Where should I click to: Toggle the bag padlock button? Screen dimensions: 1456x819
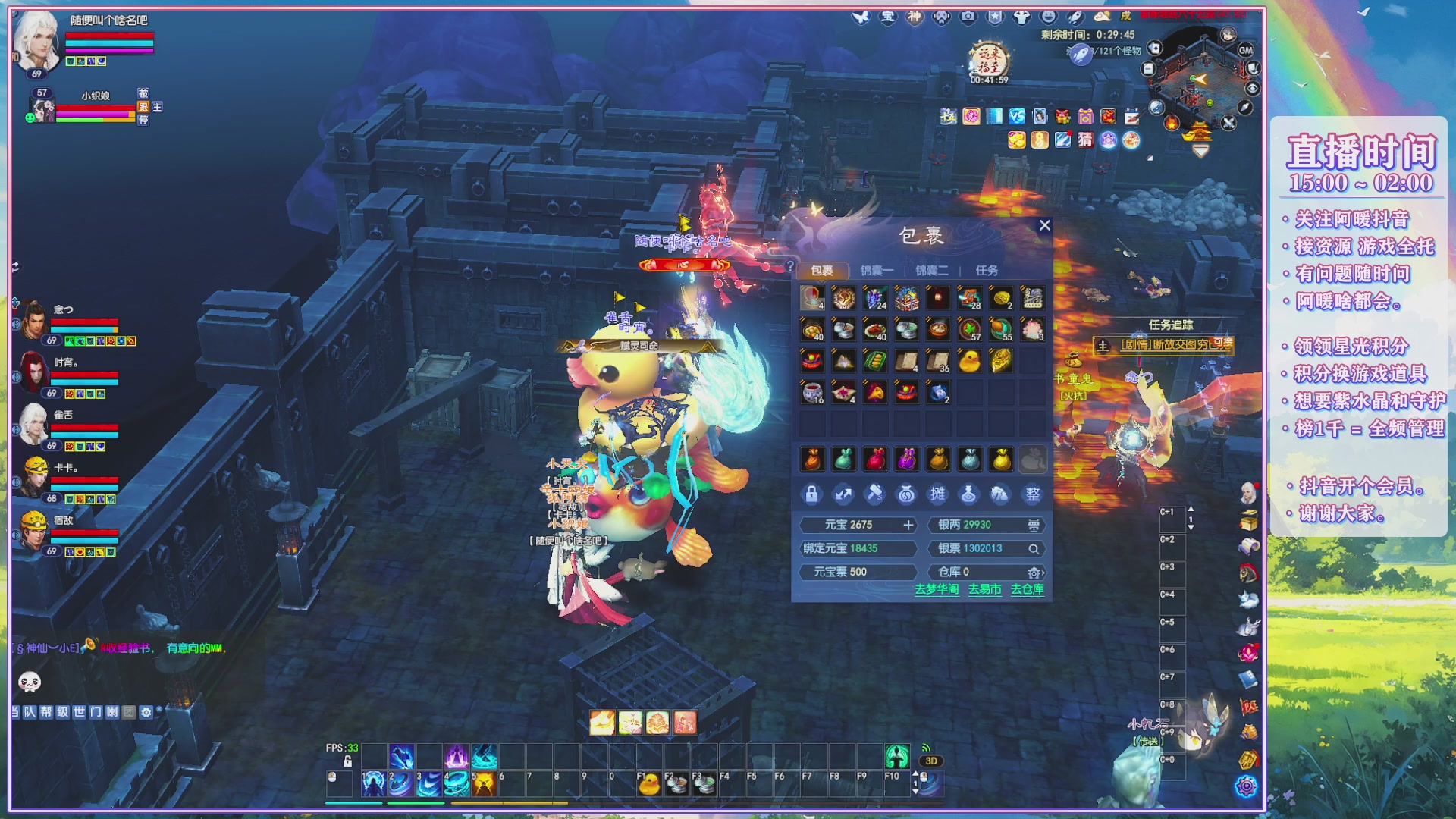point(811,495)
